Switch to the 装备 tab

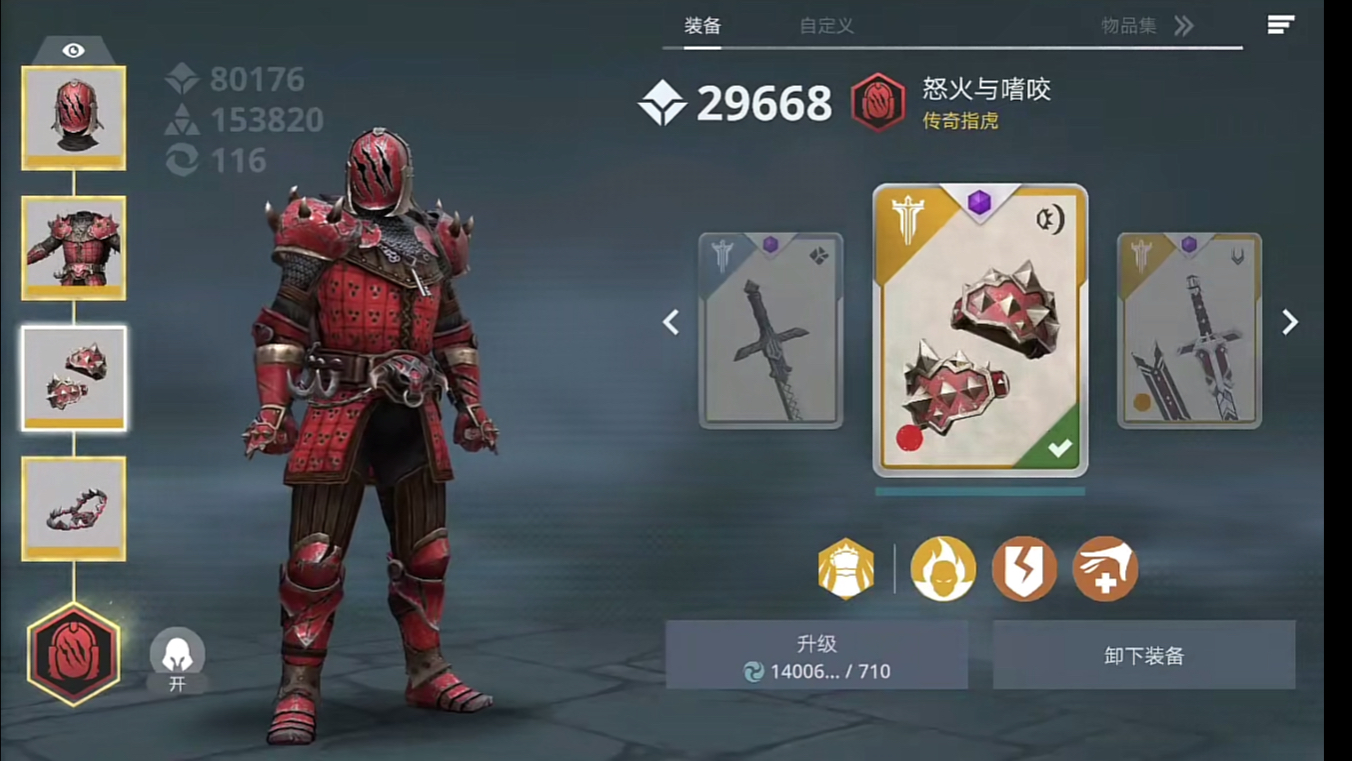[702, 26]
